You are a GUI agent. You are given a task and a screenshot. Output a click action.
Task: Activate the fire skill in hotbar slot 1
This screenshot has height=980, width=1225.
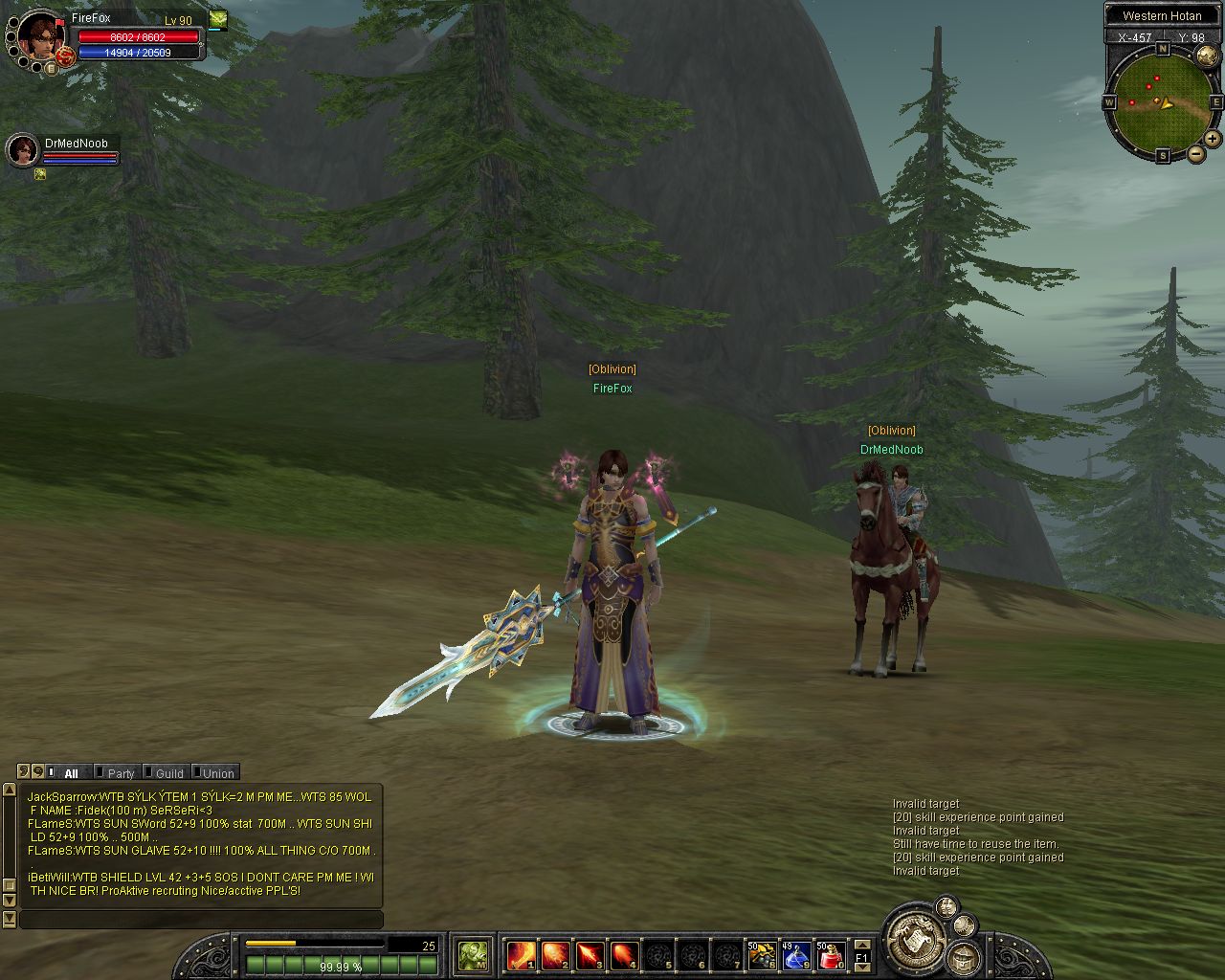522,954
